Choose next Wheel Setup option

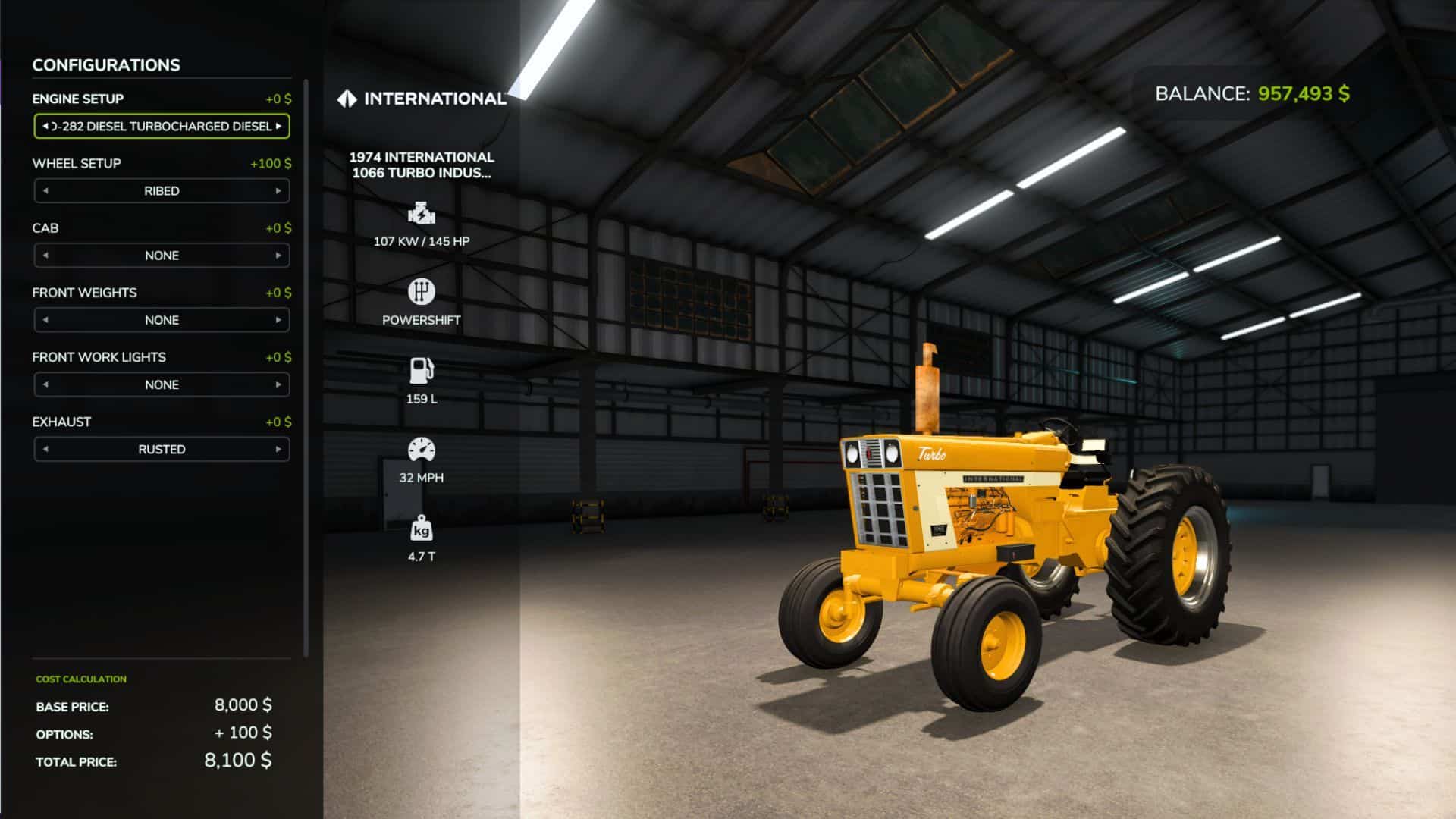[x=278, y=191]
